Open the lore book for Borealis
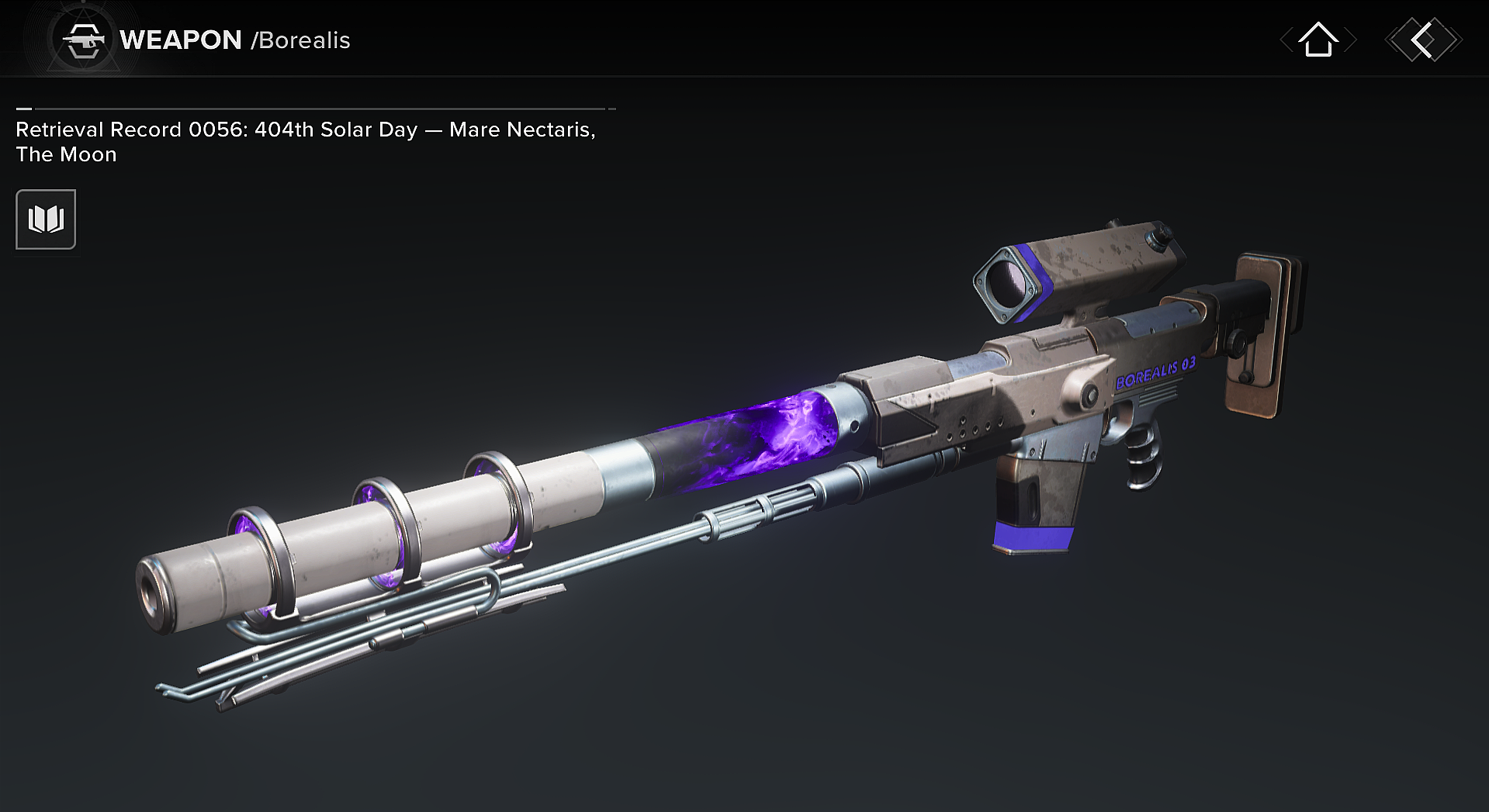 click(46, 219)
